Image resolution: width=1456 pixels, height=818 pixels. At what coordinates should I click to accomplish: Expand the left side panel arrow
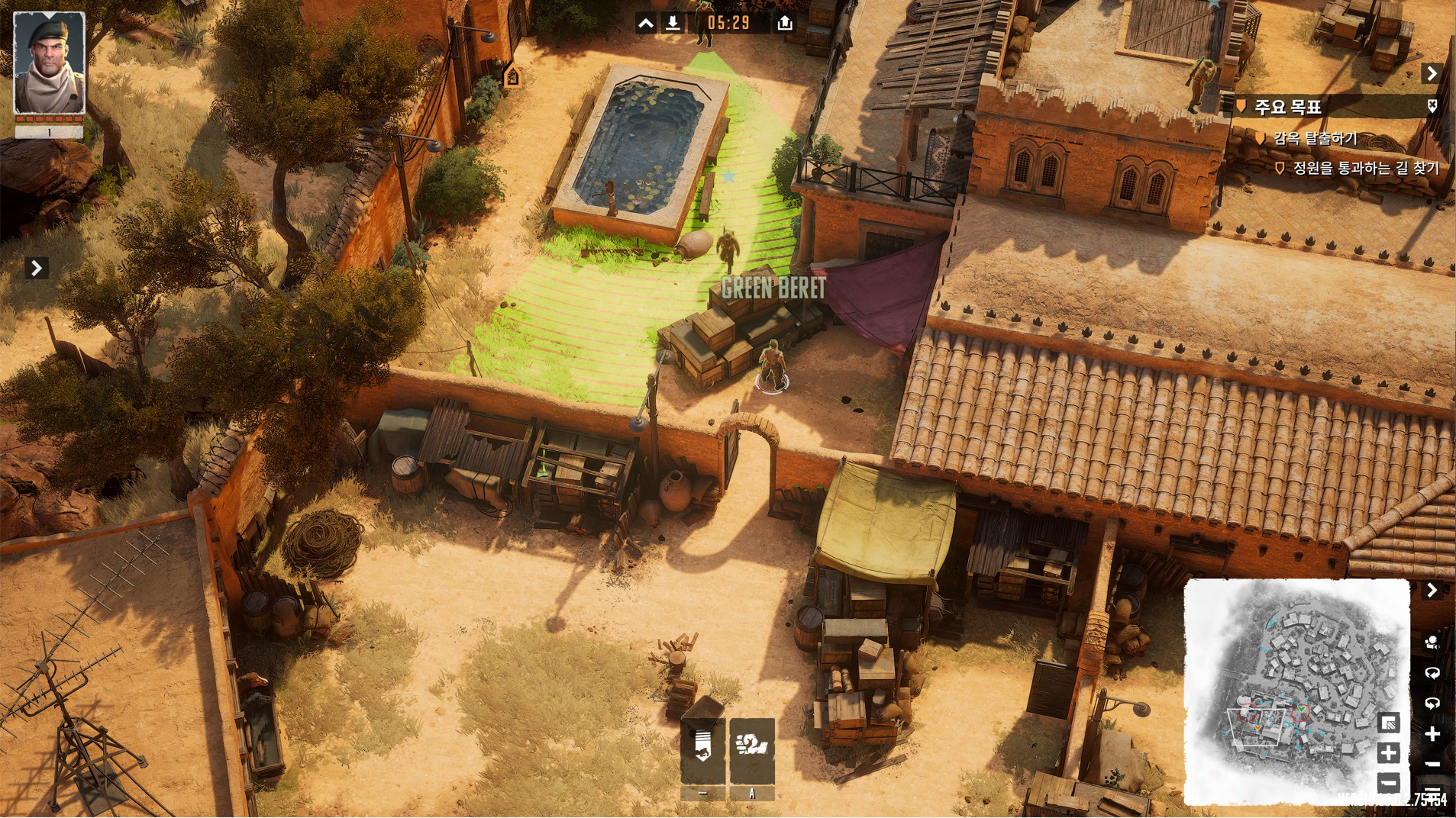click(x=36, y=268)
